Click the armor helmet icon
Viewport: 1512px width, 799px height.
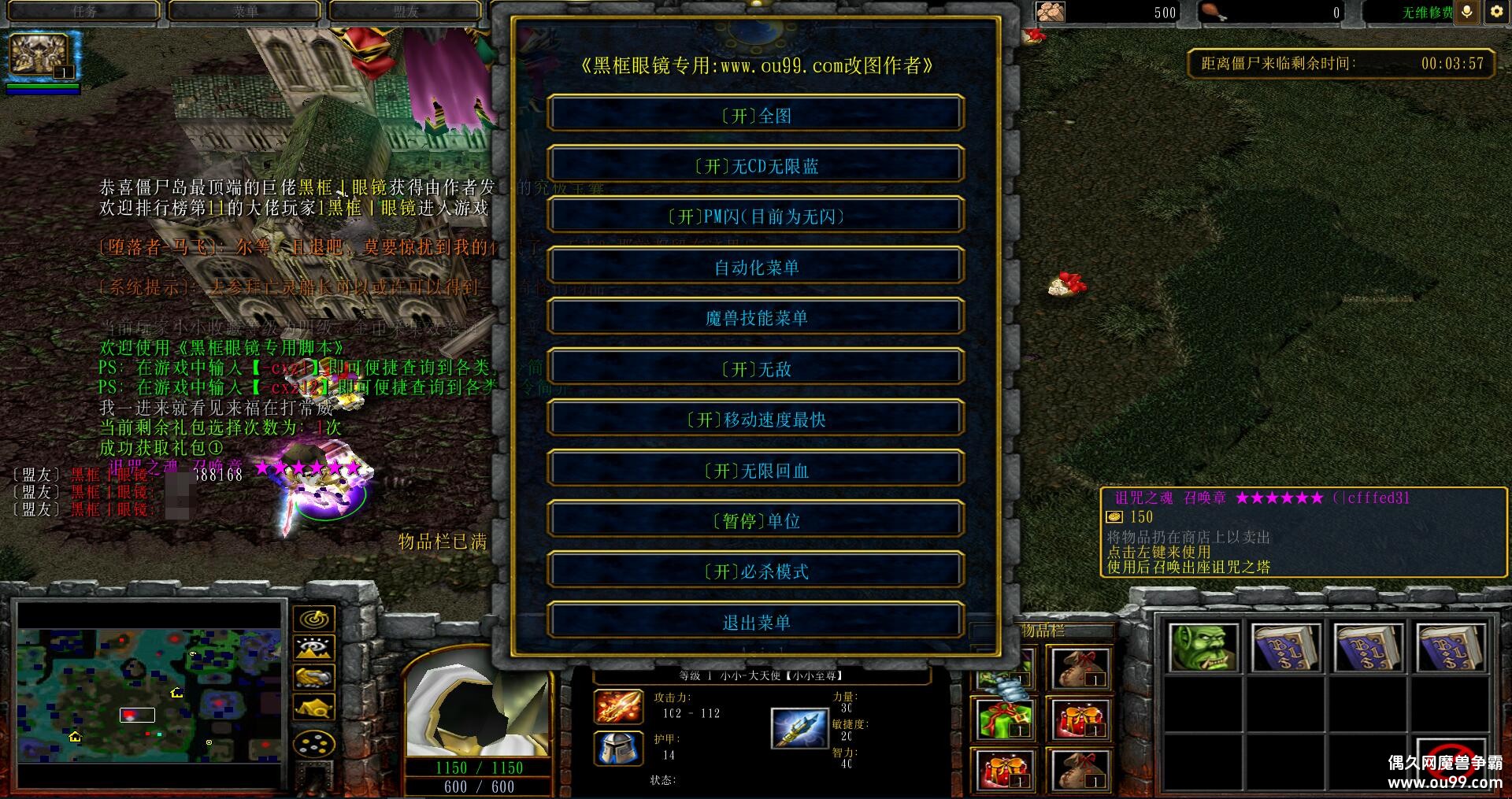(x=619, y=747)
